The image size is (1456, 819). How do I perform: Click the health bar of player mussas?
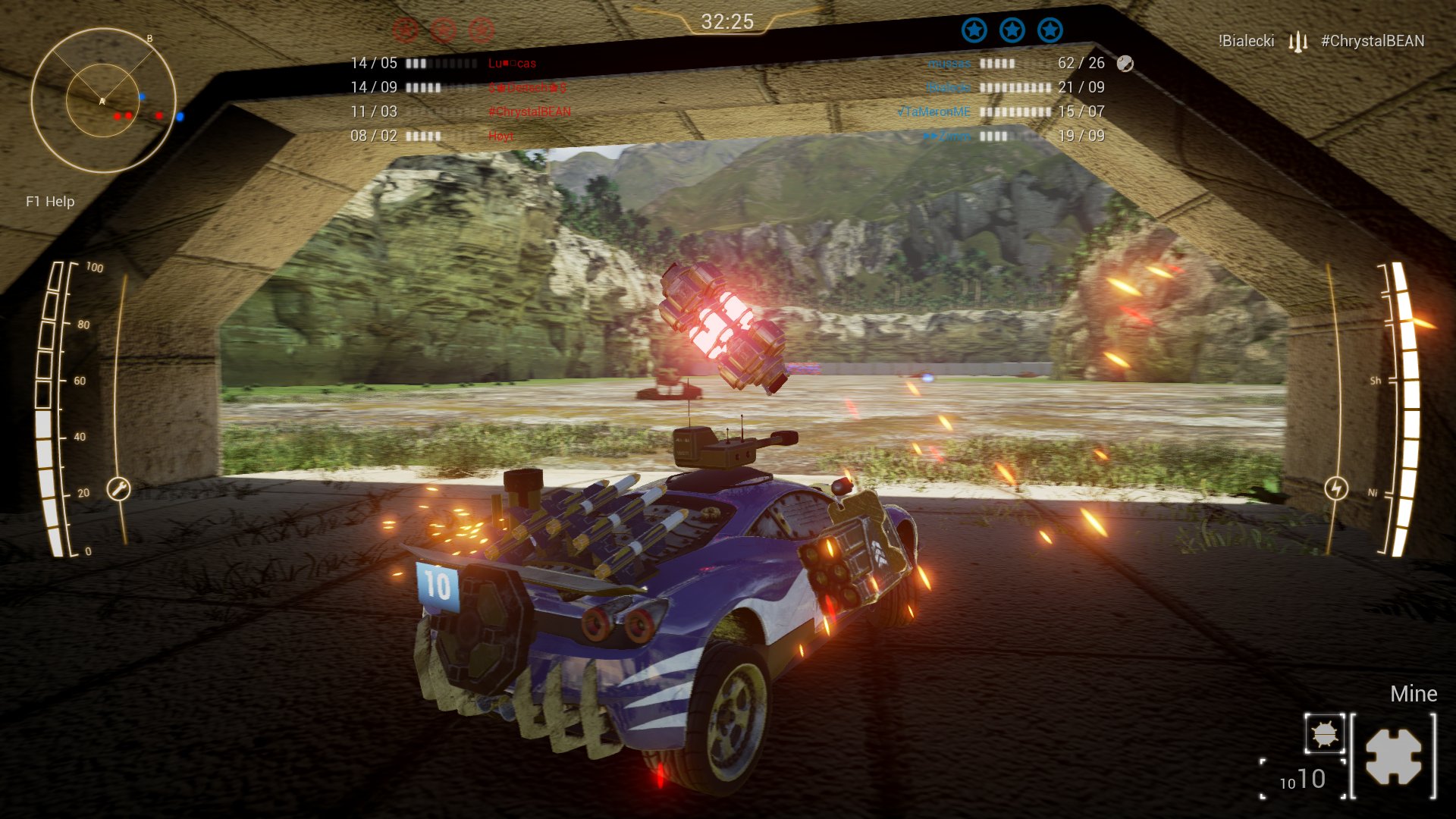pos(998,63)
